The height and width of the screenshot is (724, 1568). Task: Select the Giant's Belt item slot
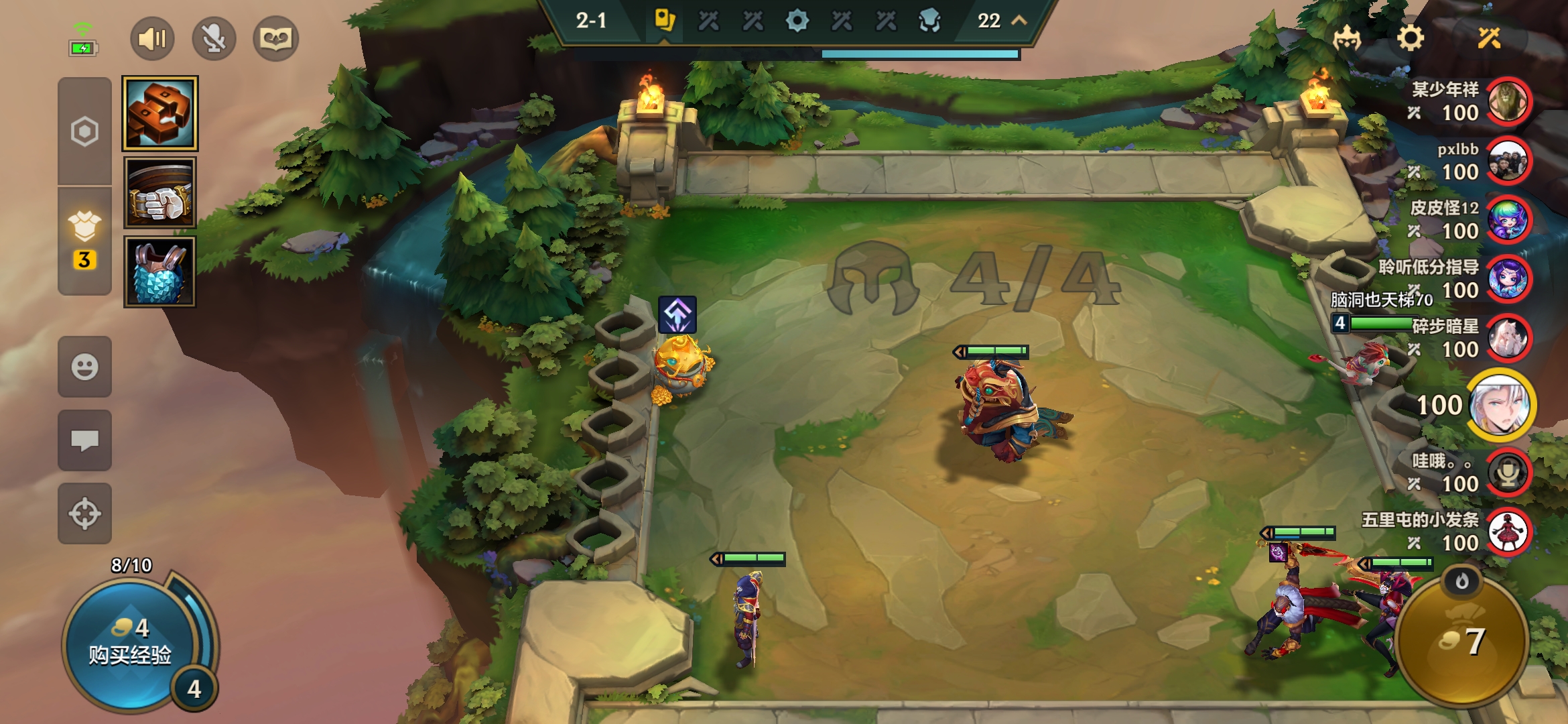[x=160, y=193]
